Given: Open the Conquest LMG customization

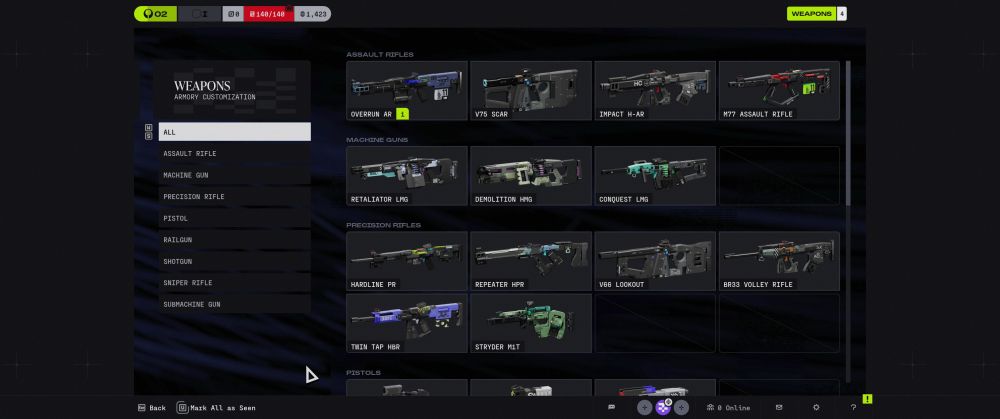Looking at the screenshot, I should click(655, 176).
